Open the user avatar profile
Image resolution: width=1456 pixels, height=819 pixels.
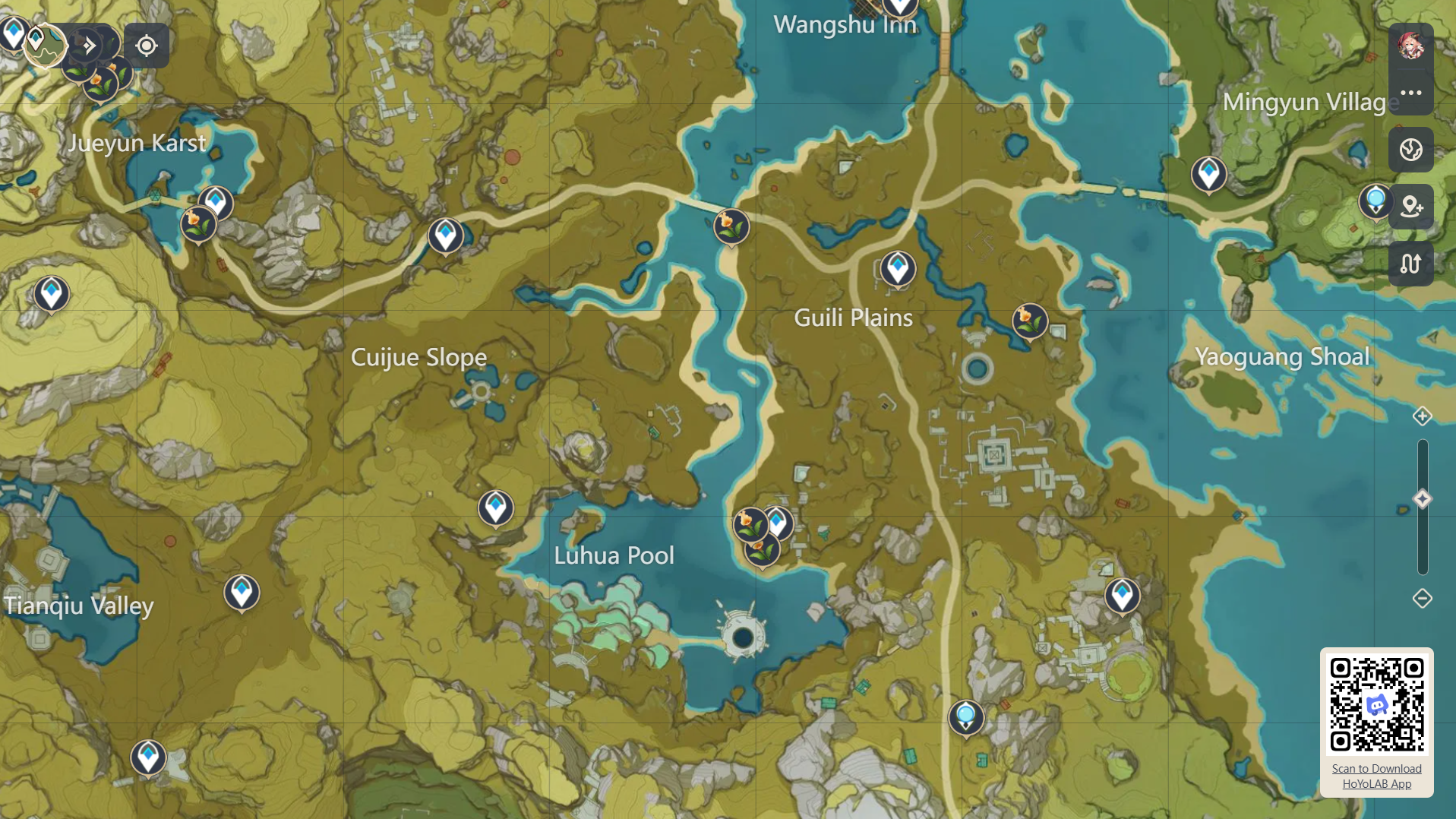coord(1410,46)
